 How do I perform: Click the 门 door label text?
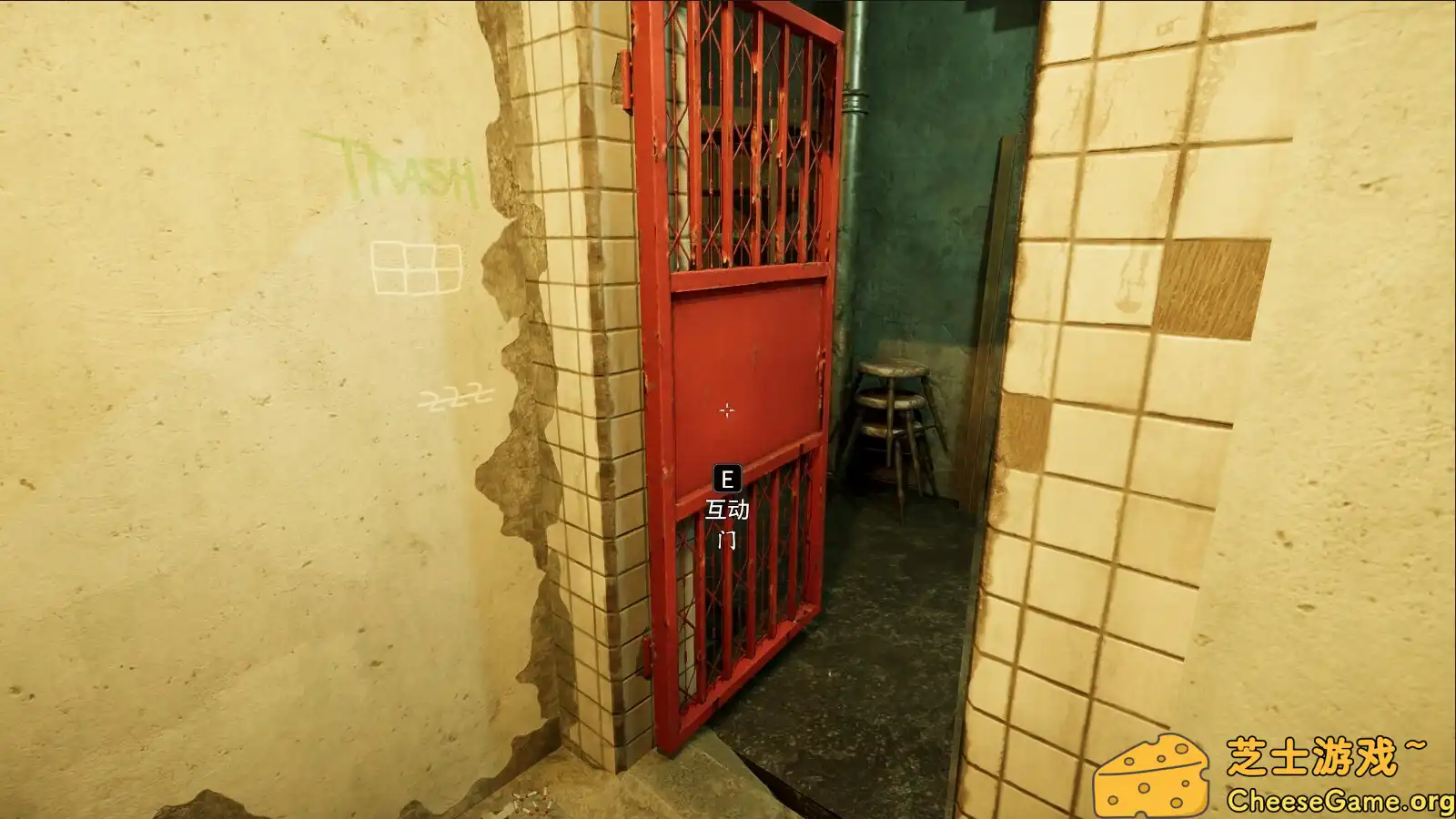726,541
